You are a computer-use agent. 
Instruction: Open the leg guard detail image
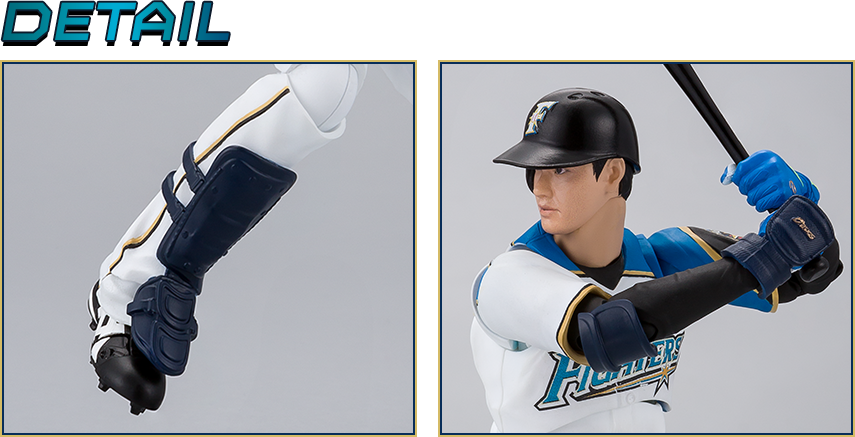[x=208, y=248]
